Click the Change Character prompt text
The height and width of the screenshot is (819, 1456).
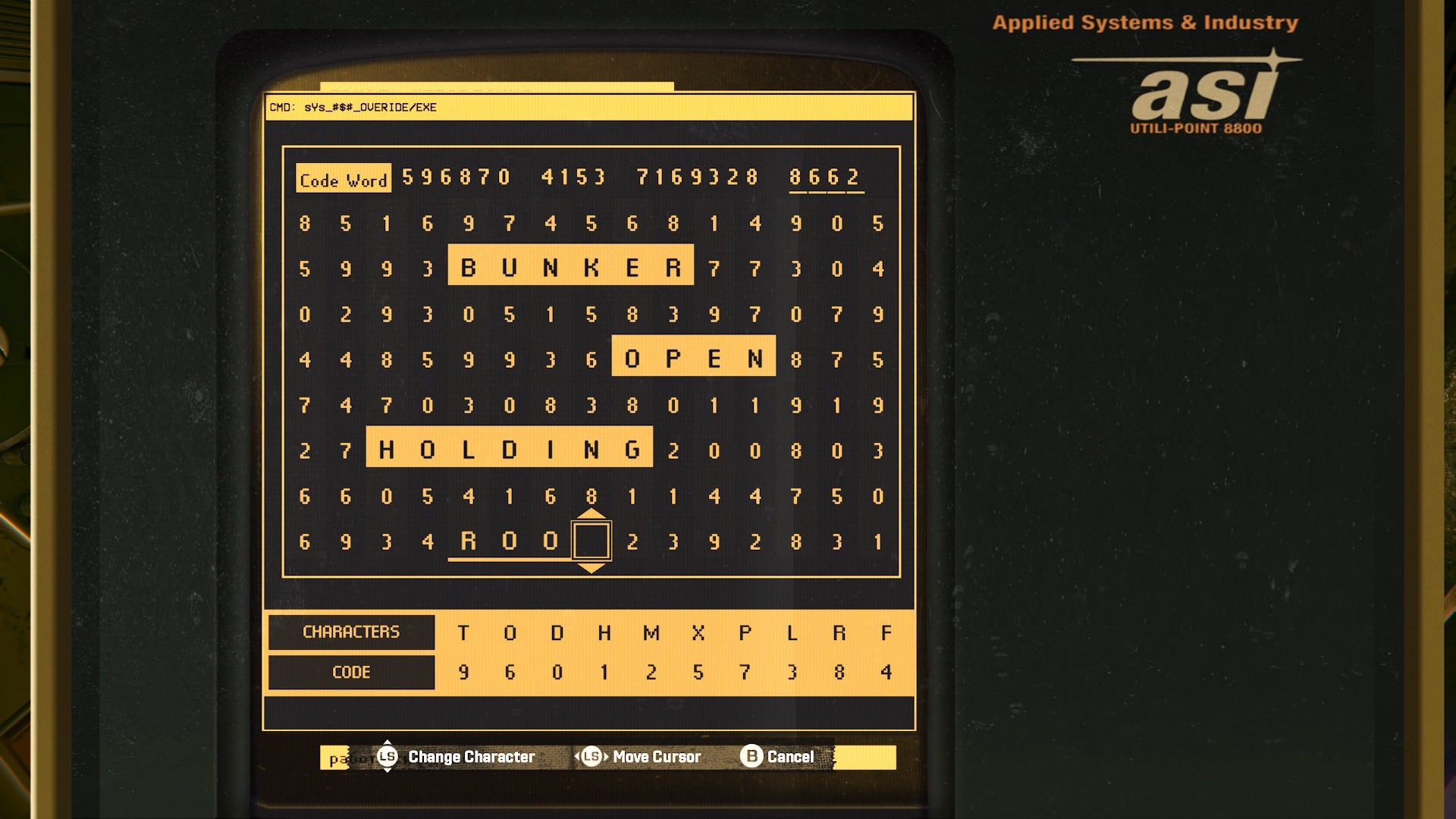470,756
